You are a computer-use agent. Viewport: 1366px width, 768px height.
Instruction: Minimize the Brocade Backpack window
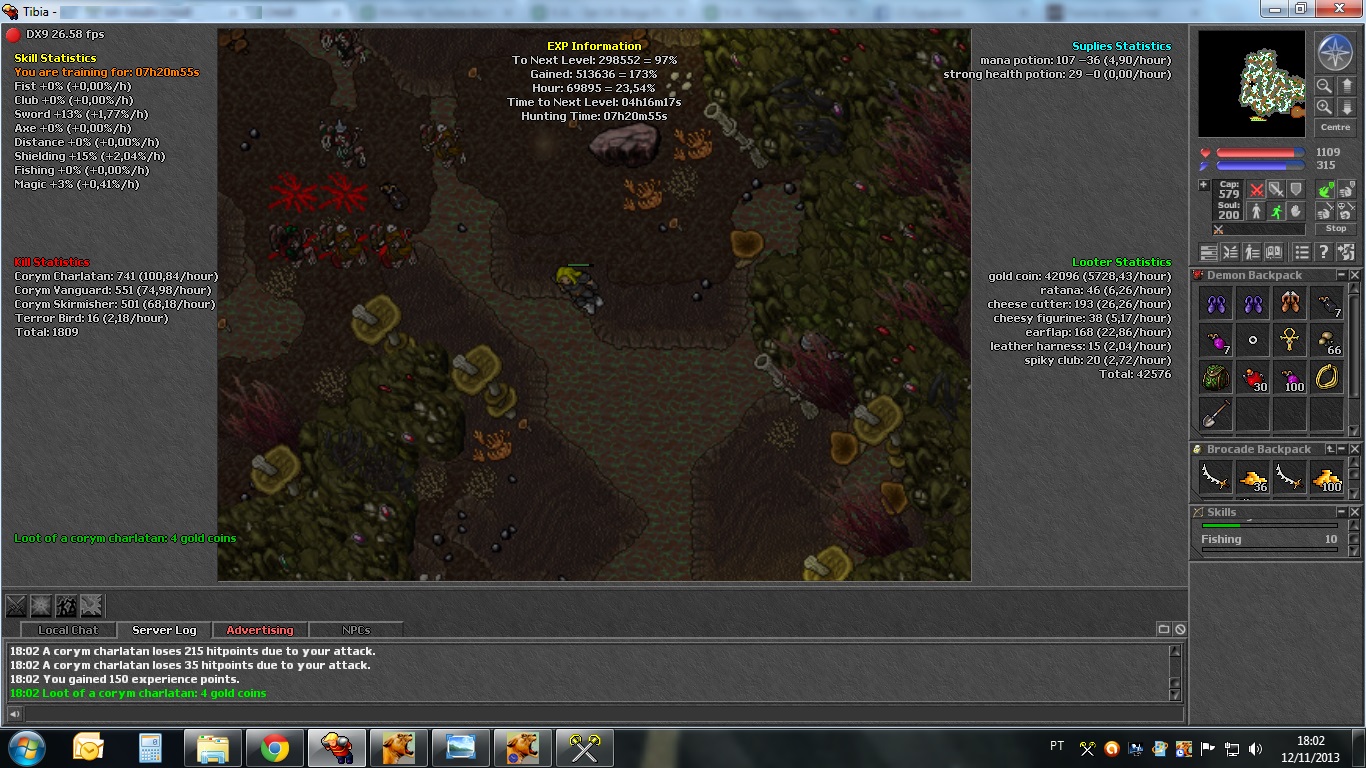pyautogui.click(x=1343, y=449)
